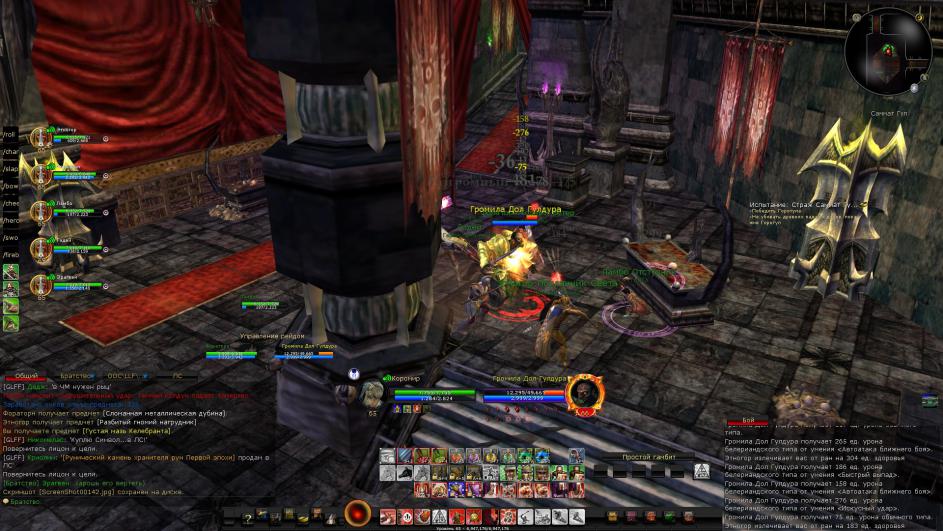The image size is (943, 531).
Task: Switch to the Общий chat tab
Action: pyautogui.click(x=27, y=375)
